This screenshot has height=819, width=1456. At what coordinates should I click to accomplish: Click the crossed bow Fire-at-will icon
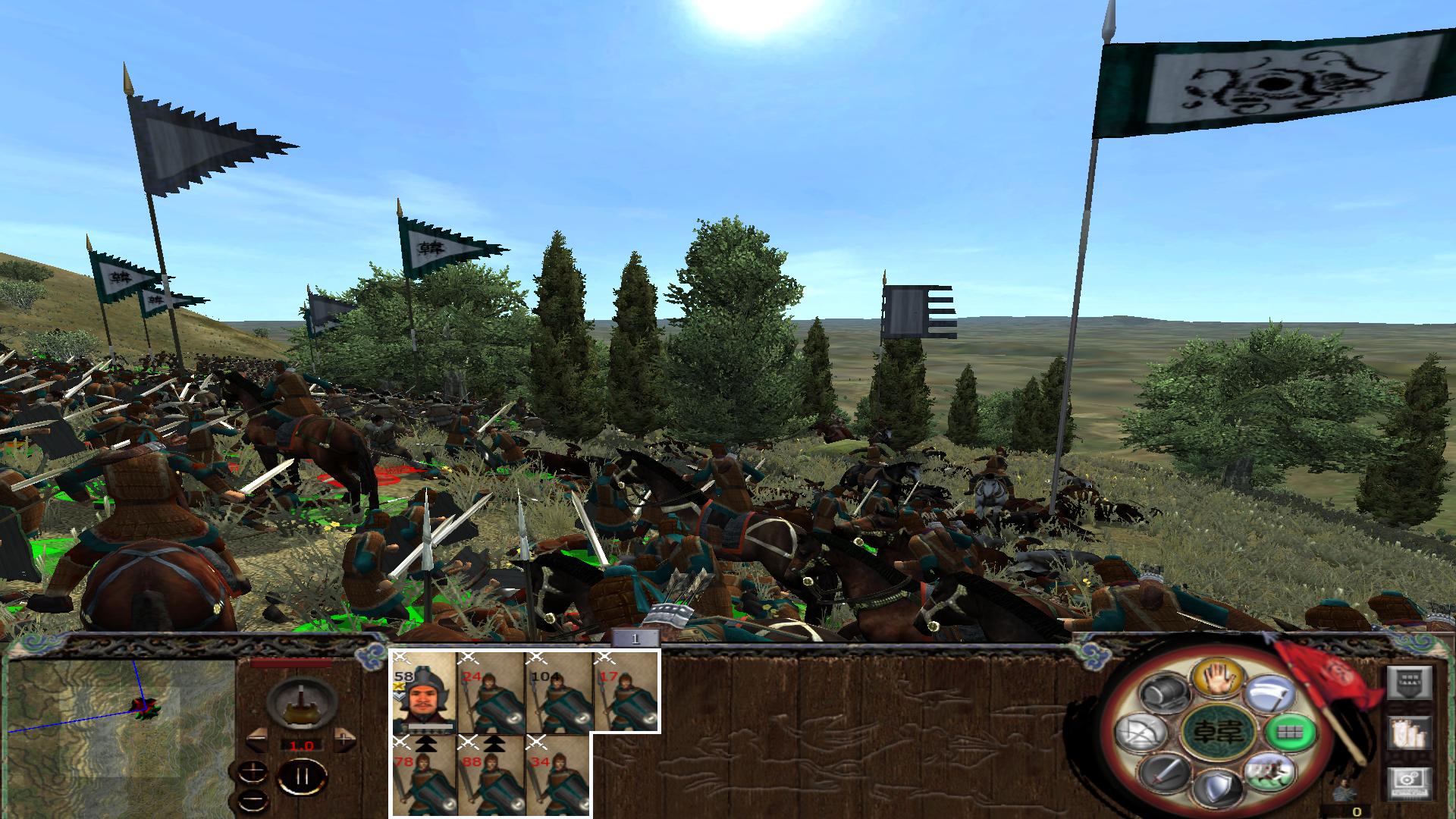pos(1142,734)
